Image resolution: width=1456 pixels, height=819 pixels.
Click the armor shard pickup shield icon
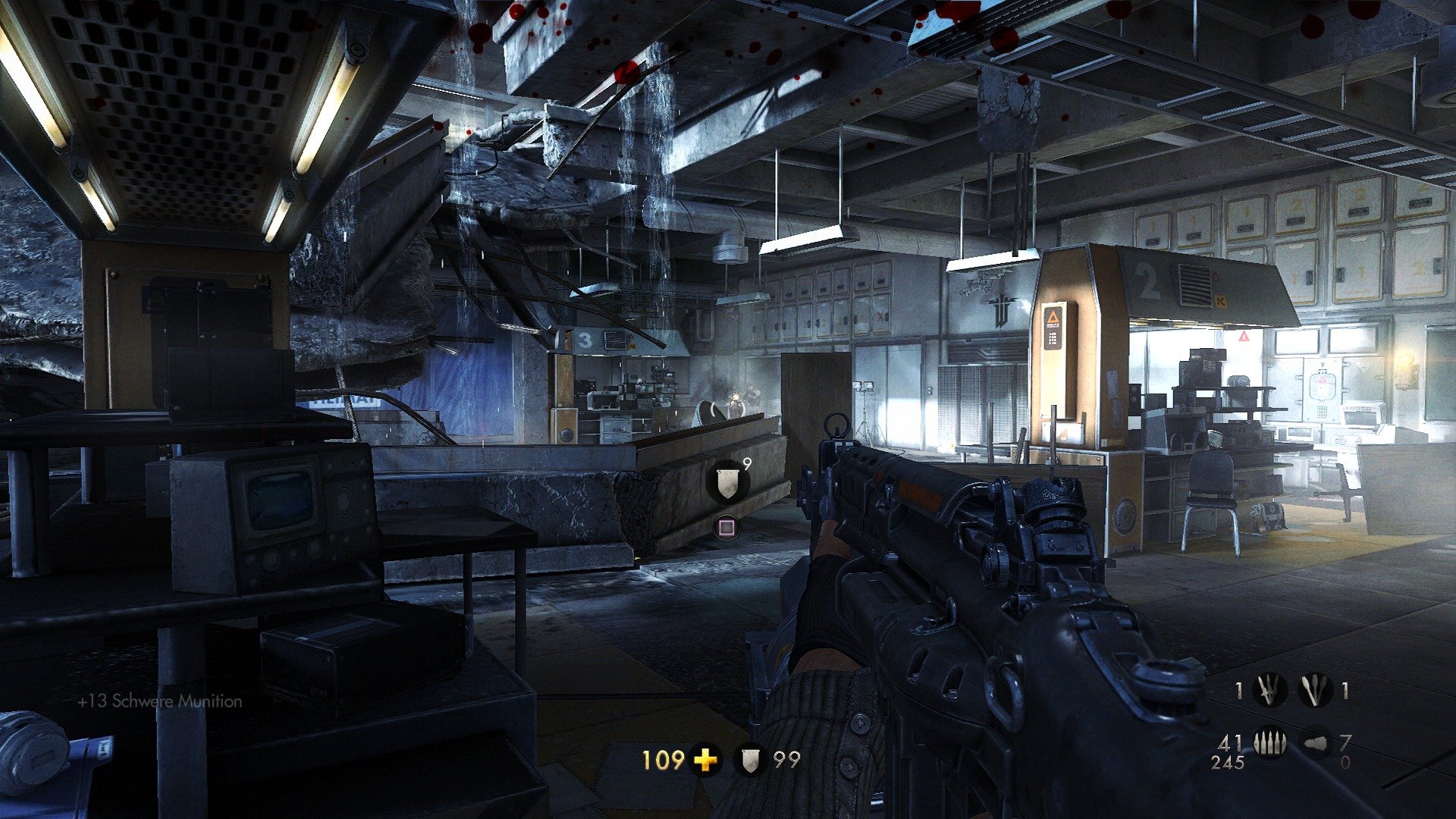[728, 483]
